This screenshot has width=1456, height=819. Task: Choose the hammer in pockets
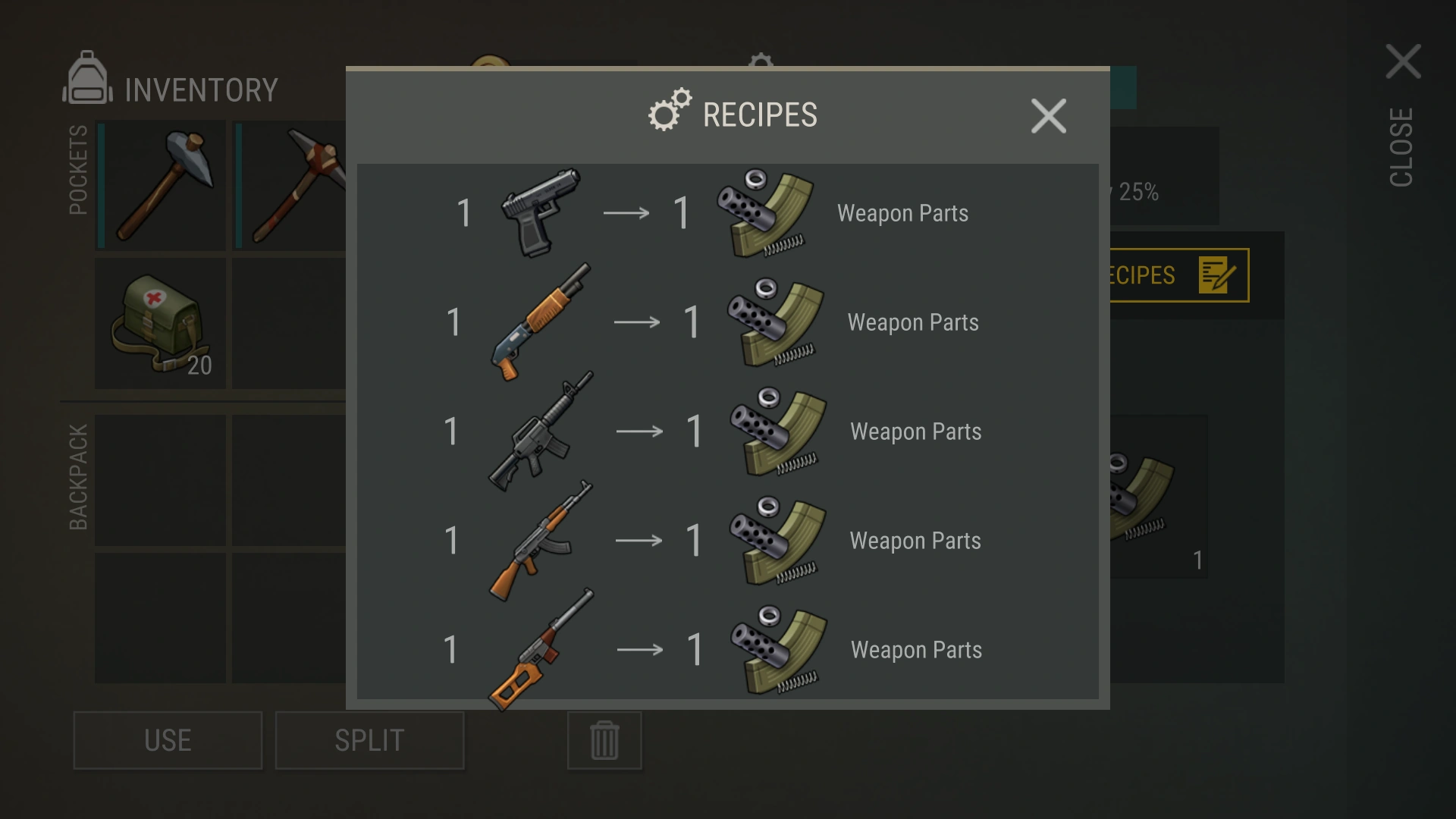point(161,186)
